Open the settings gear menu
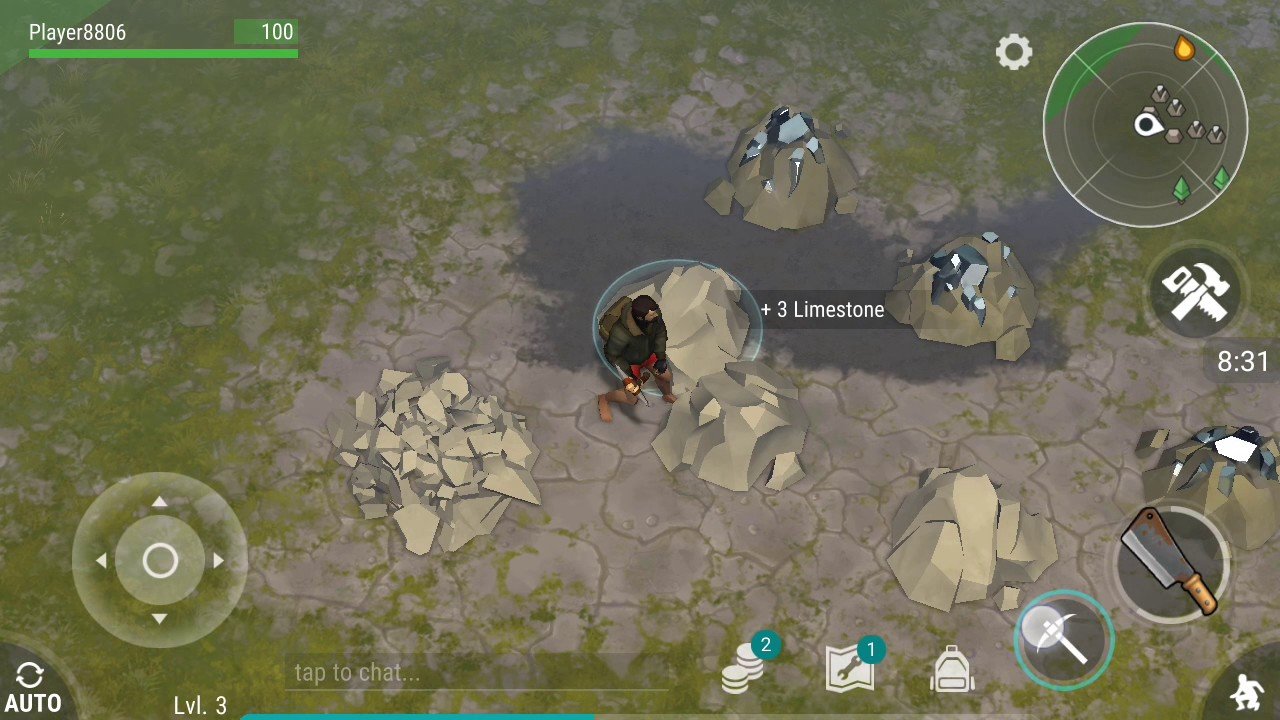 pos(1013,52)
